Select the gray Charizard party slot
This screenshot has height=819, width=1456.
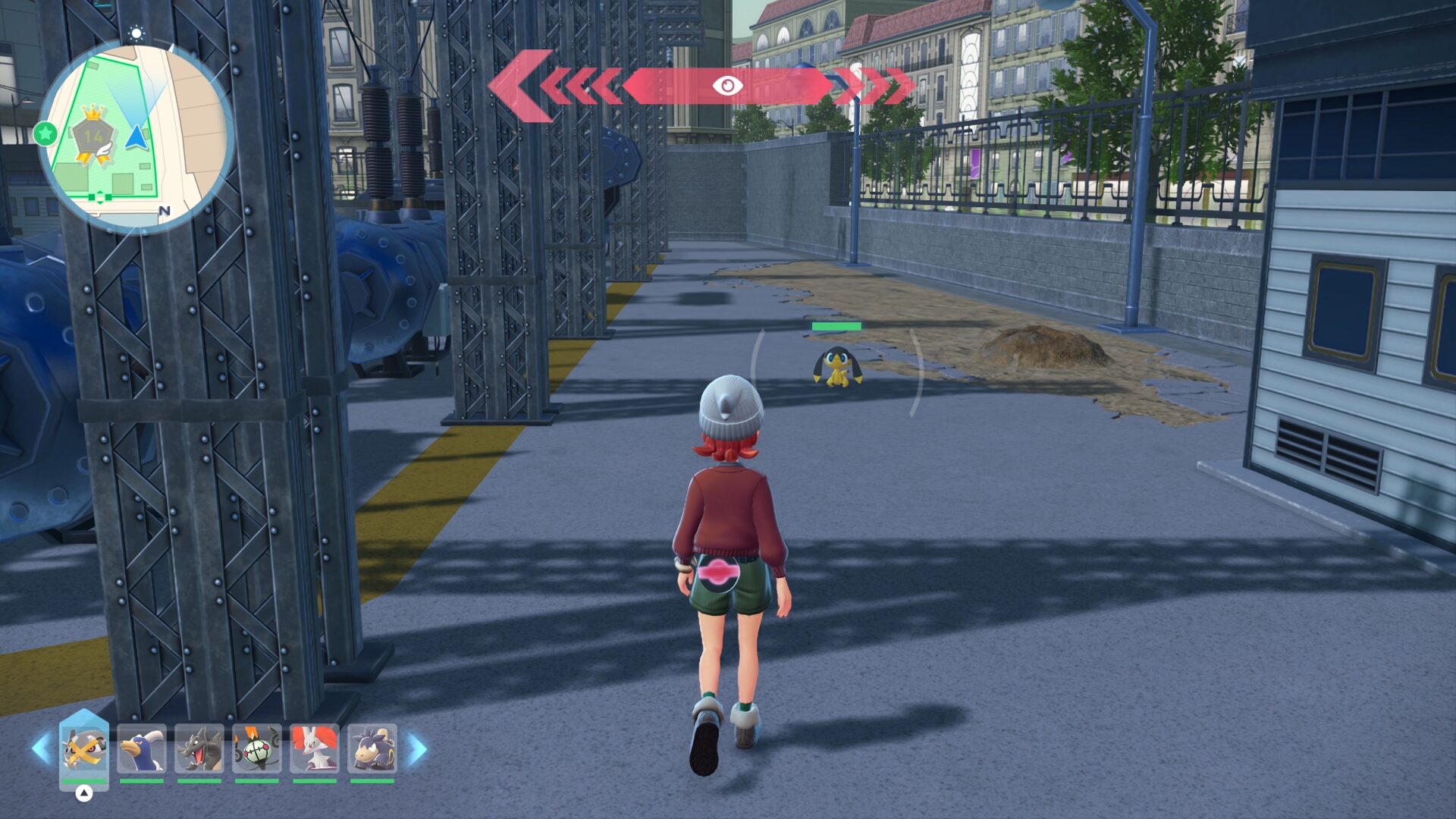pyautogui.click(x=199, y=749)
